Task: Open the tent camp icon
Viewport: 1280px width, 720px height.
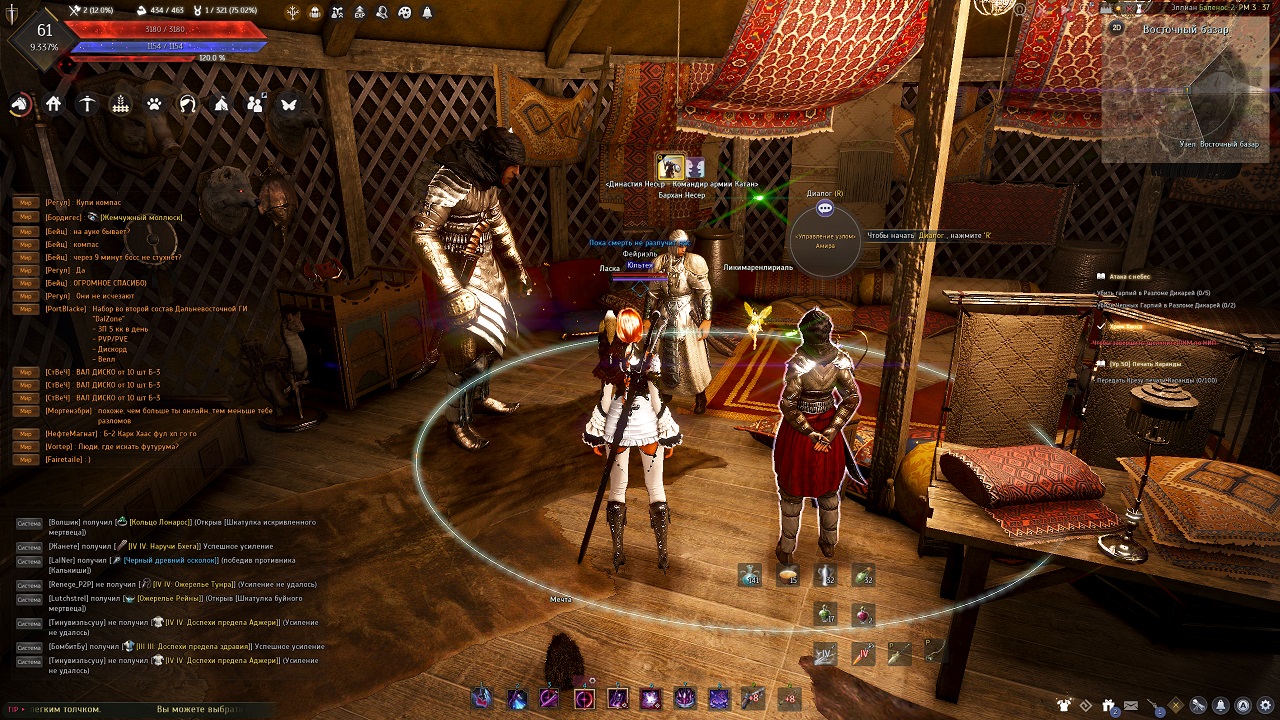Action: coord(222,104)
